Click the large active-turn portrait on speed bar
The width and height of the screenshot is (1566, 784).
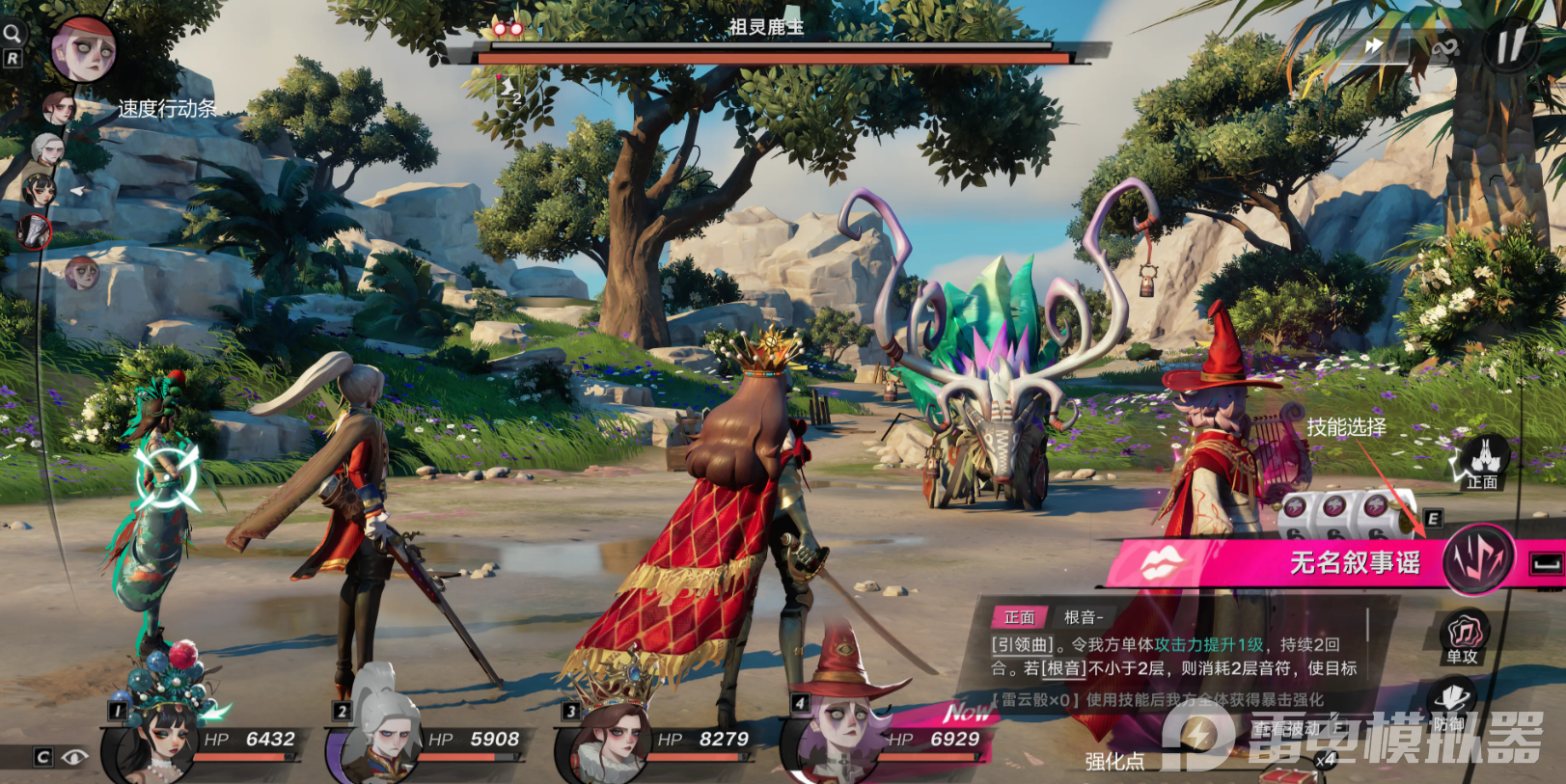tap(83, 48)
